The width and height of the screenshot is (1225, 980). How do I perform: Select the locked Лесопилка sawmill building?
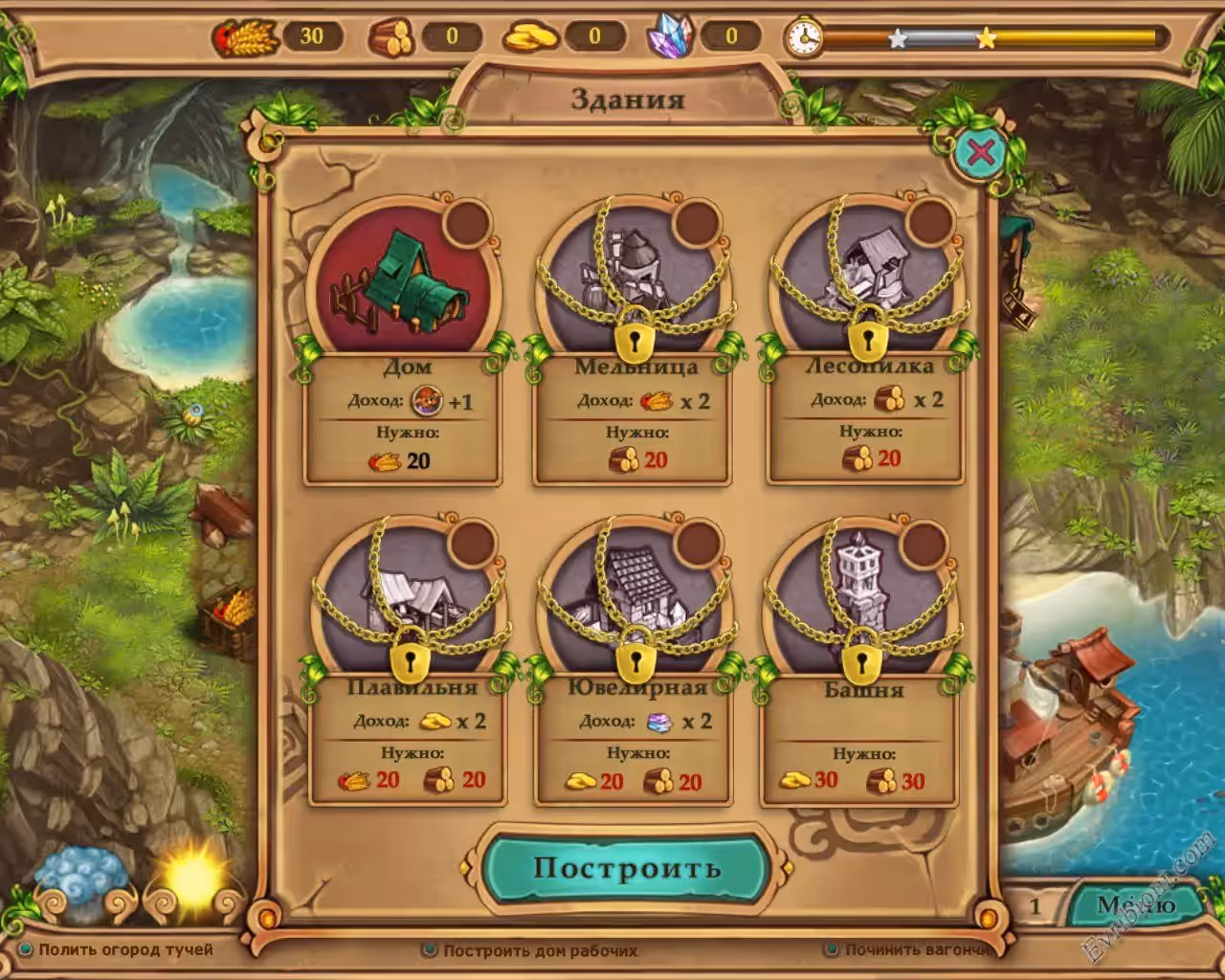coord(868,278)
